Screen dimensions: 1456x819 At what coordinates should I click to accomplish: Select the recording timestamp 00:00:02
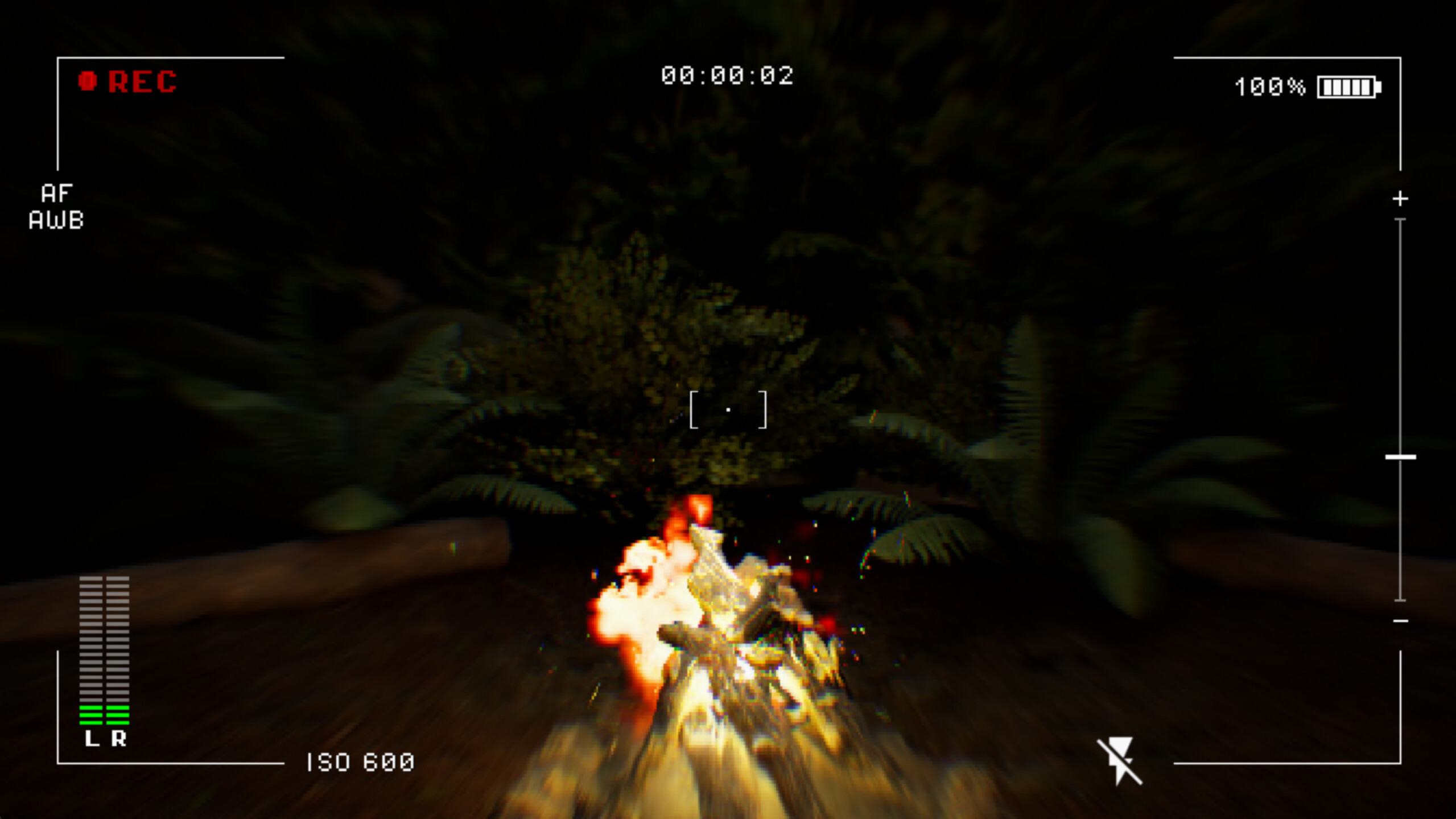[728, 75]
